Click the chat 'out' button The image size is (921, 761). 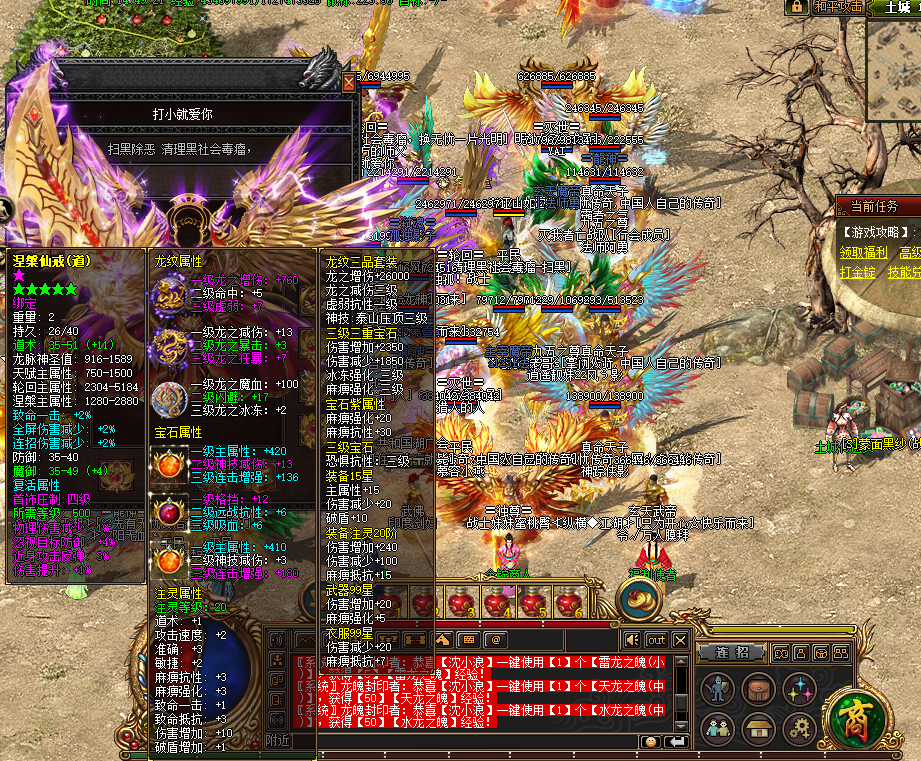656,640
